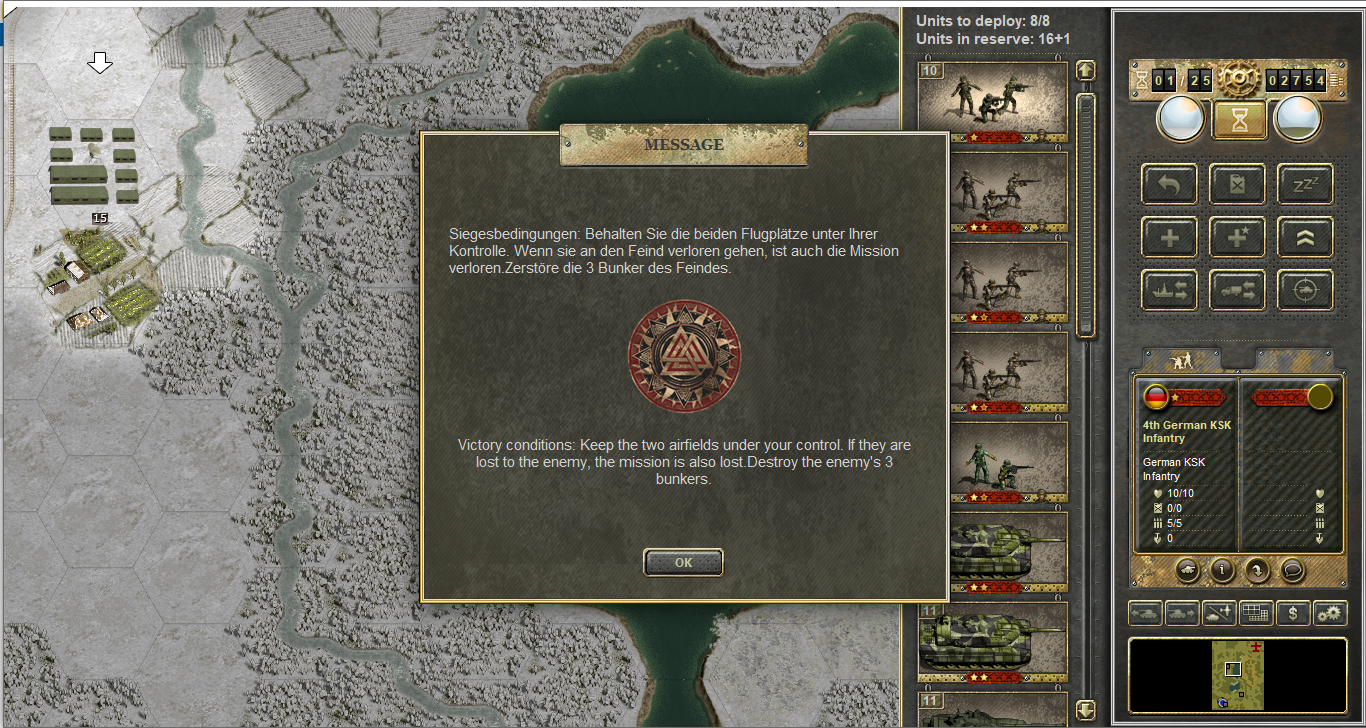The image size is (1366, 728).
Task: Put the unit to sleep with Zzz button
Action: point(1305,184)
